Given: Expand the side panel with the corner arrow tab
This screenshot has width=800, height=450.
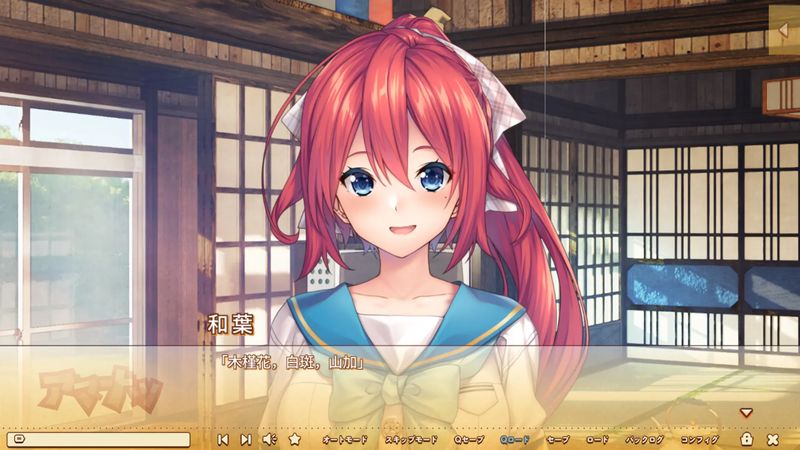Looking at the screenshot, I should click(x=783, y=32).
